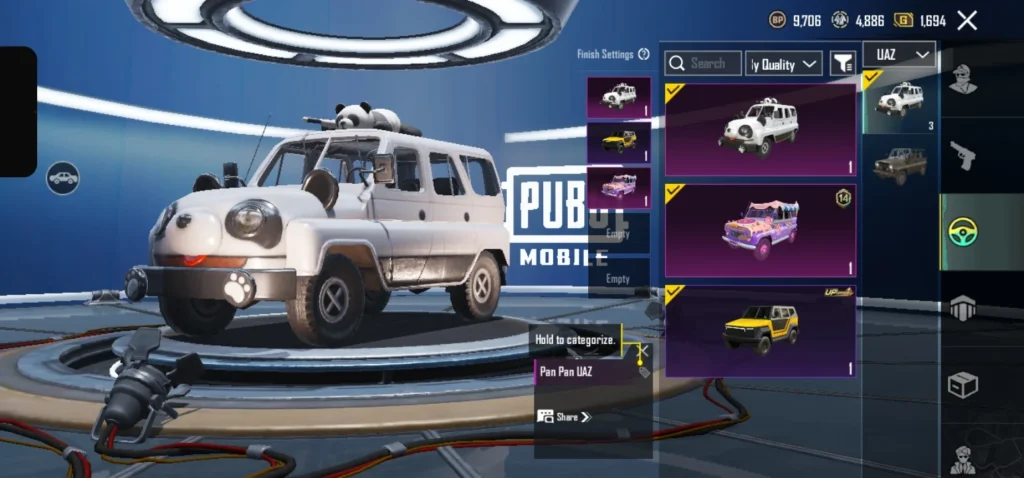The height and width of the screenshot is (478, 1024).
Task: Open the steering wheel vehicles tab
Action: [x=963, y=232]
